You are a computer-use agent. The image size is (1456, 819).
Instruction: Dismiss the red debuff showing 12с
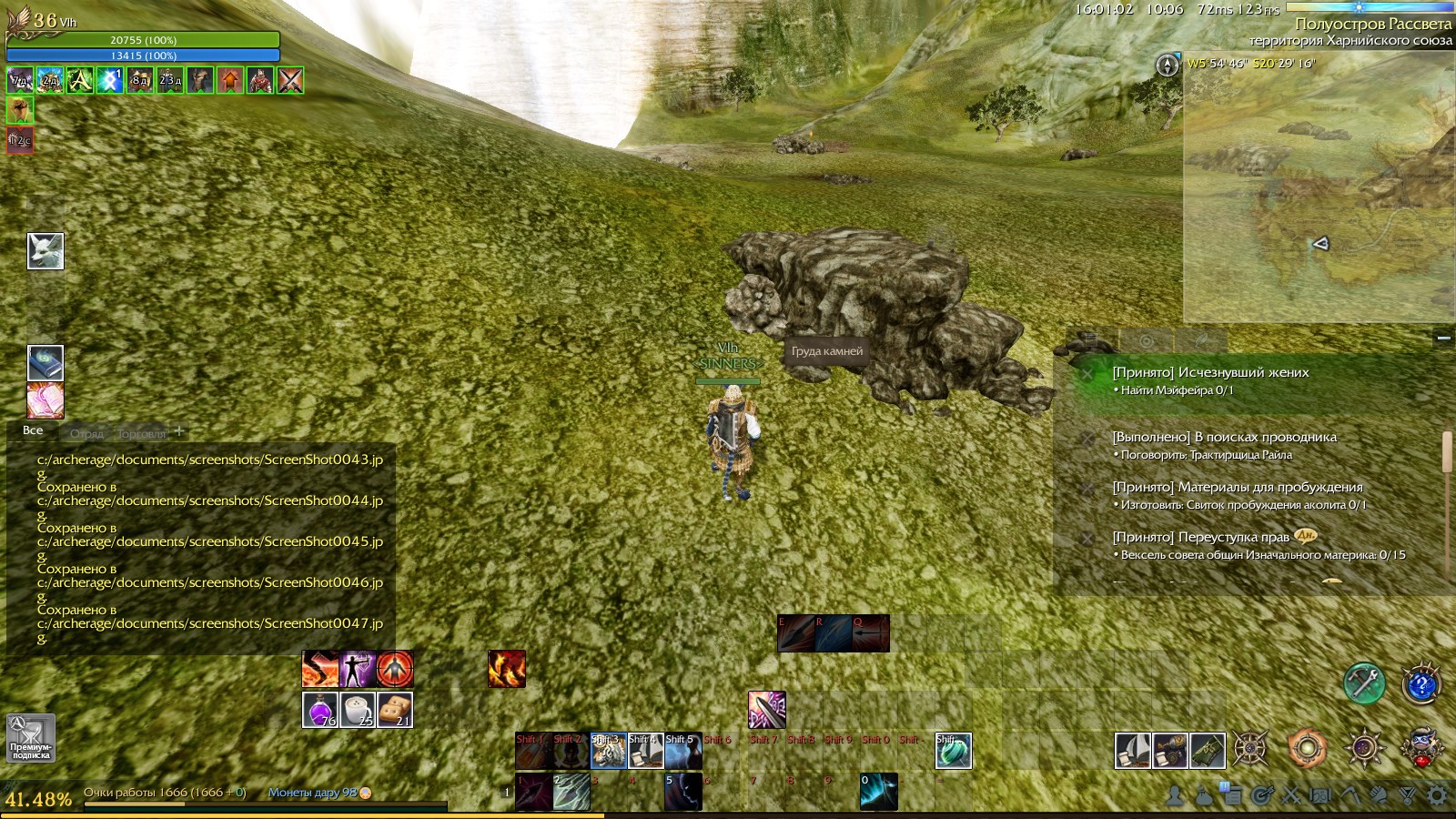(x=18, y=141)
